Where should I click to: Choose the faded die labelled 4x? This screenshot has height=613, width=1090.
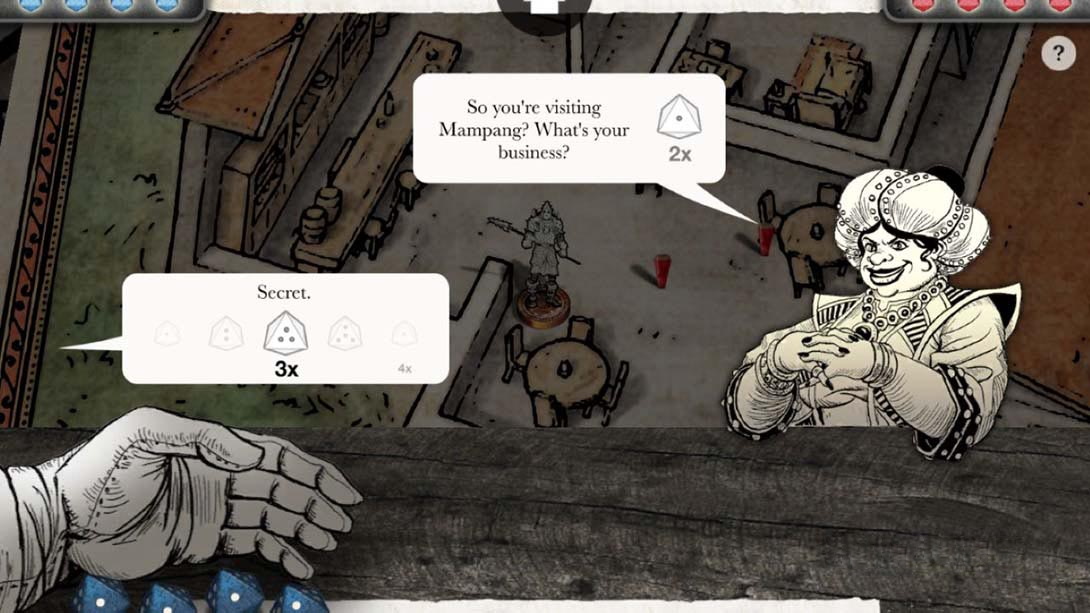pyautogui.click(x=404, y=335)
